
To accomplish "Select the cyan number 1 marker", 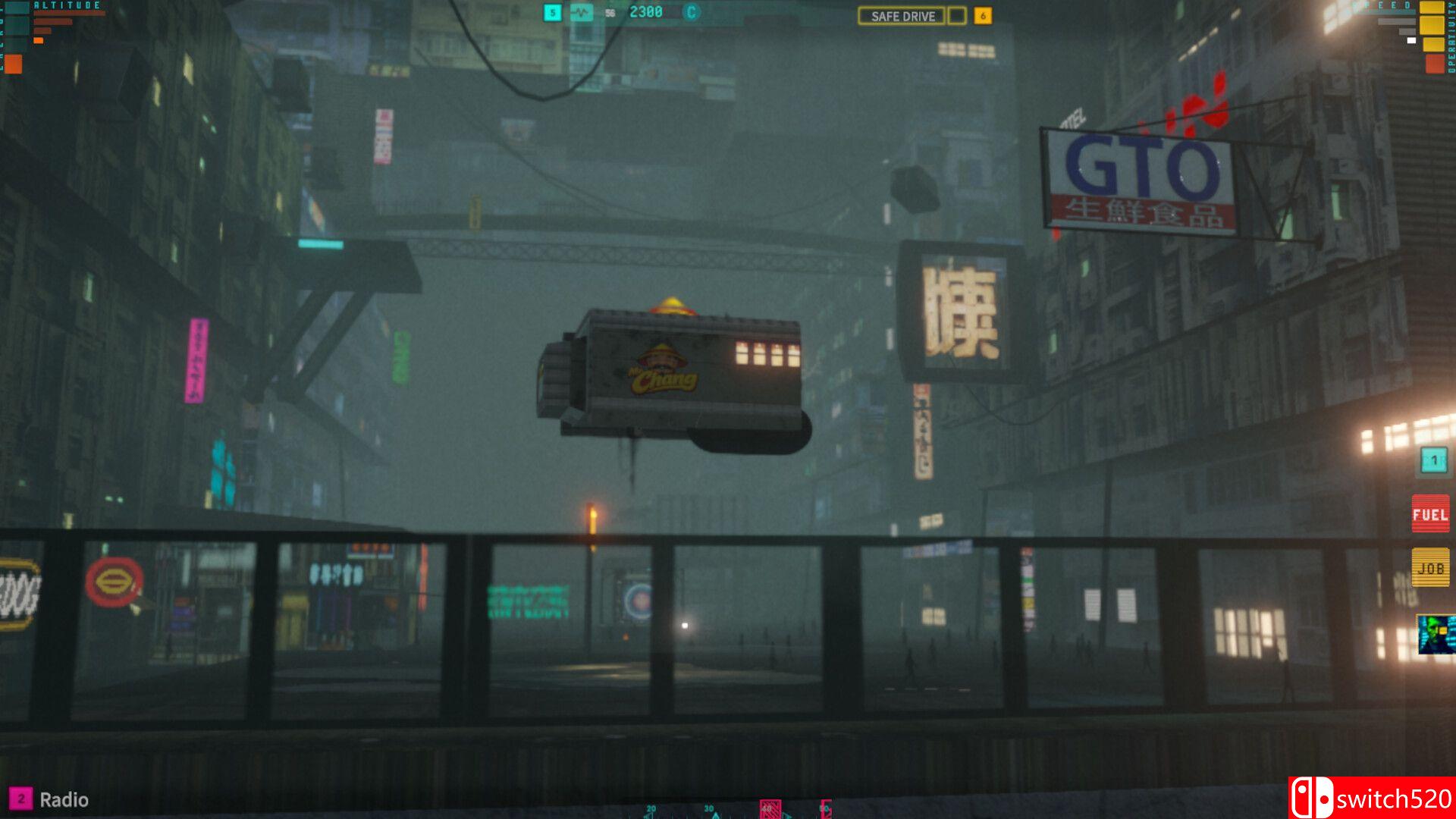I will 1433,460.
